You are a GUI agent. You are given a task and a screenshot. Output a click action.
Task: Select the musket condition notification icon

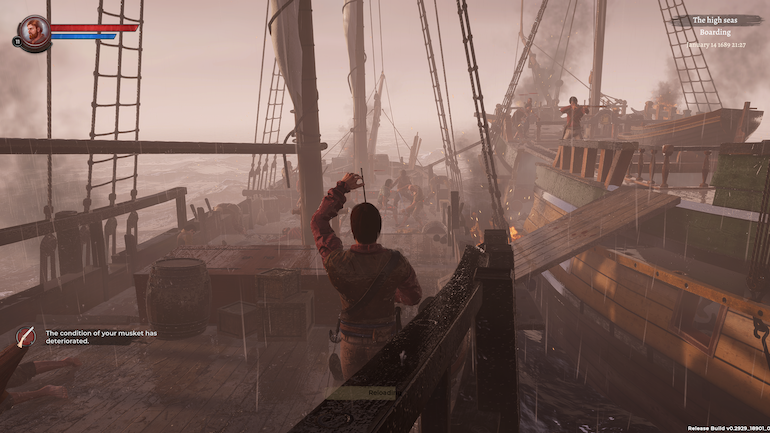click(x=25, y=338)
